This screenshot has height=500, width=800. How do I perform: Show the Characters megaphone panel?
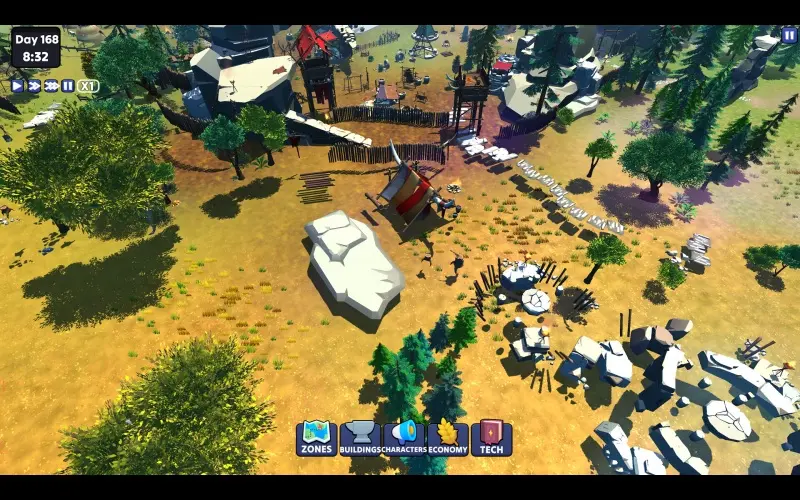[x=404, y=437]
